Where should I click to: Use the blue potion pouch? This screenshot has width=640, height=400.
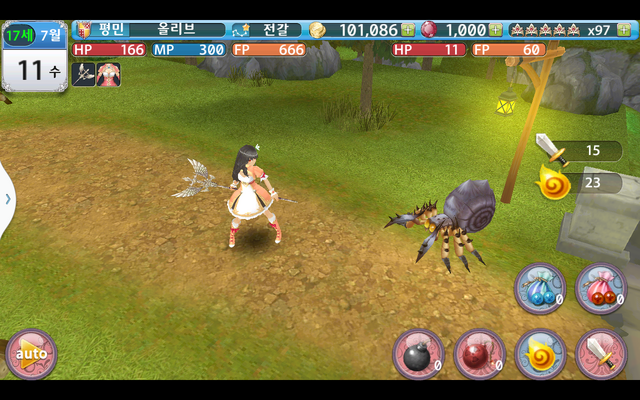click(539, 288)
